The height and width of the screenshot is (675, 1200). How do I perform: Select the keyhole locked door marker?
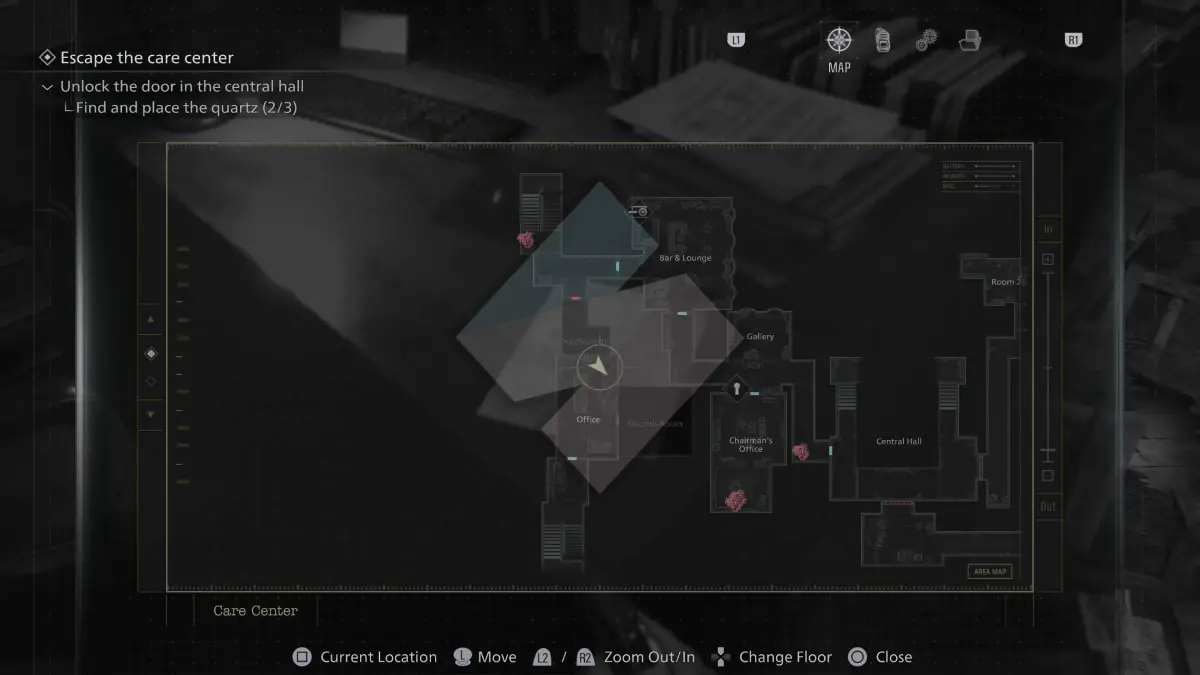click(x=737, y=388)
